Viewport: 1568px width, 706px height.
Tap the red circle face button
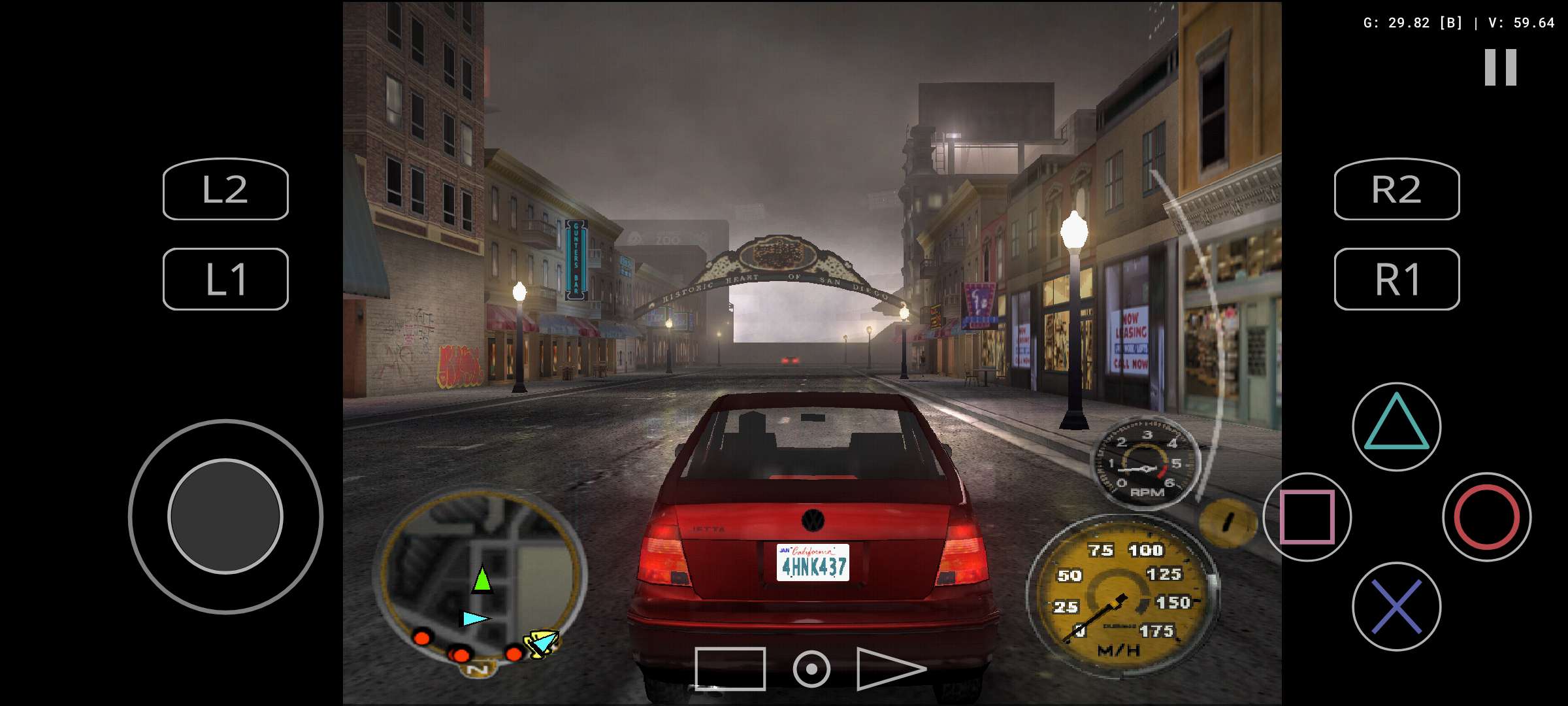coord(1486,516)
